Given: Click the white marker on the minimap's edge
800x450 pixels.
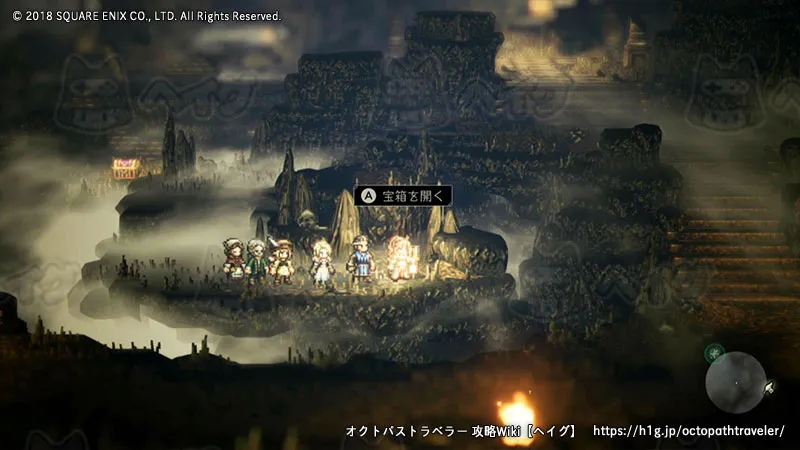Looking at the screenshot, I should click(768, 386).
